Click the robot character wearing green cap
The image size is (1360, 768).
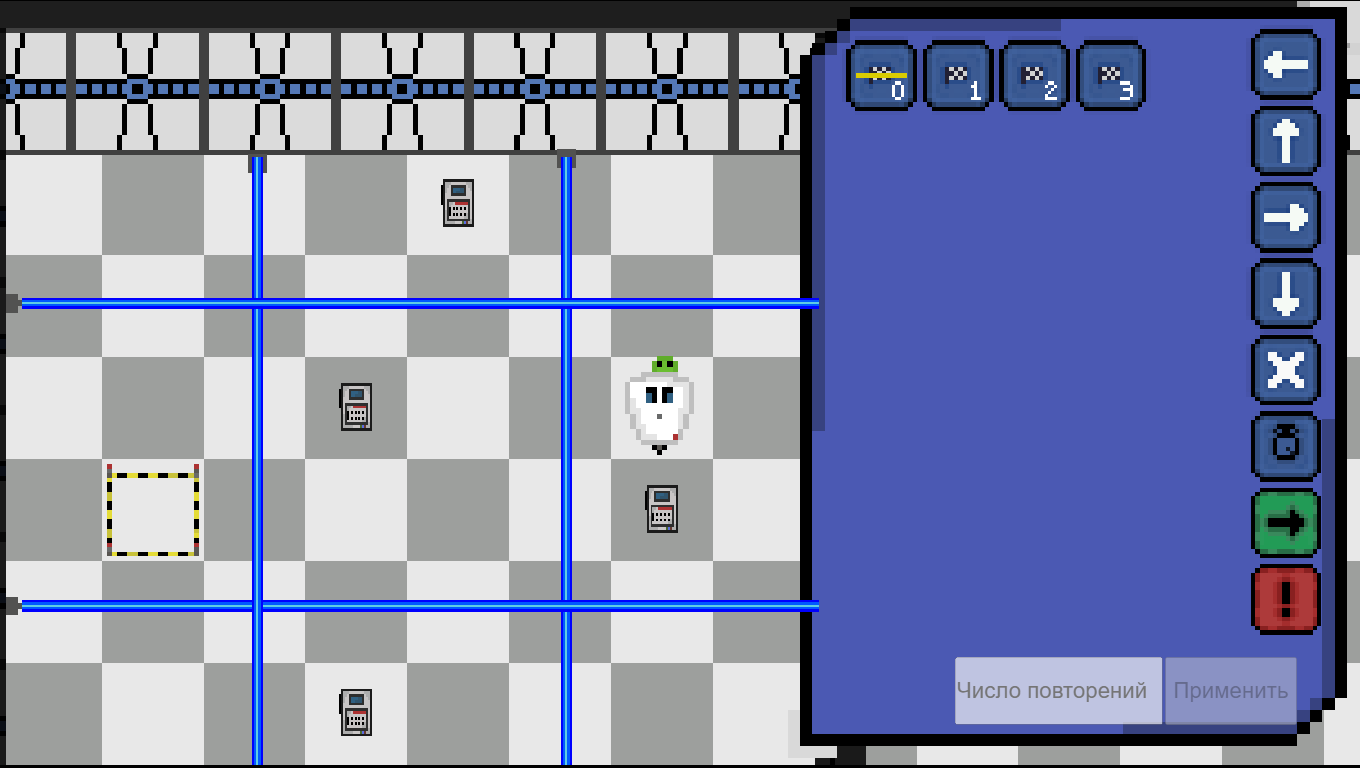(659, 405)
